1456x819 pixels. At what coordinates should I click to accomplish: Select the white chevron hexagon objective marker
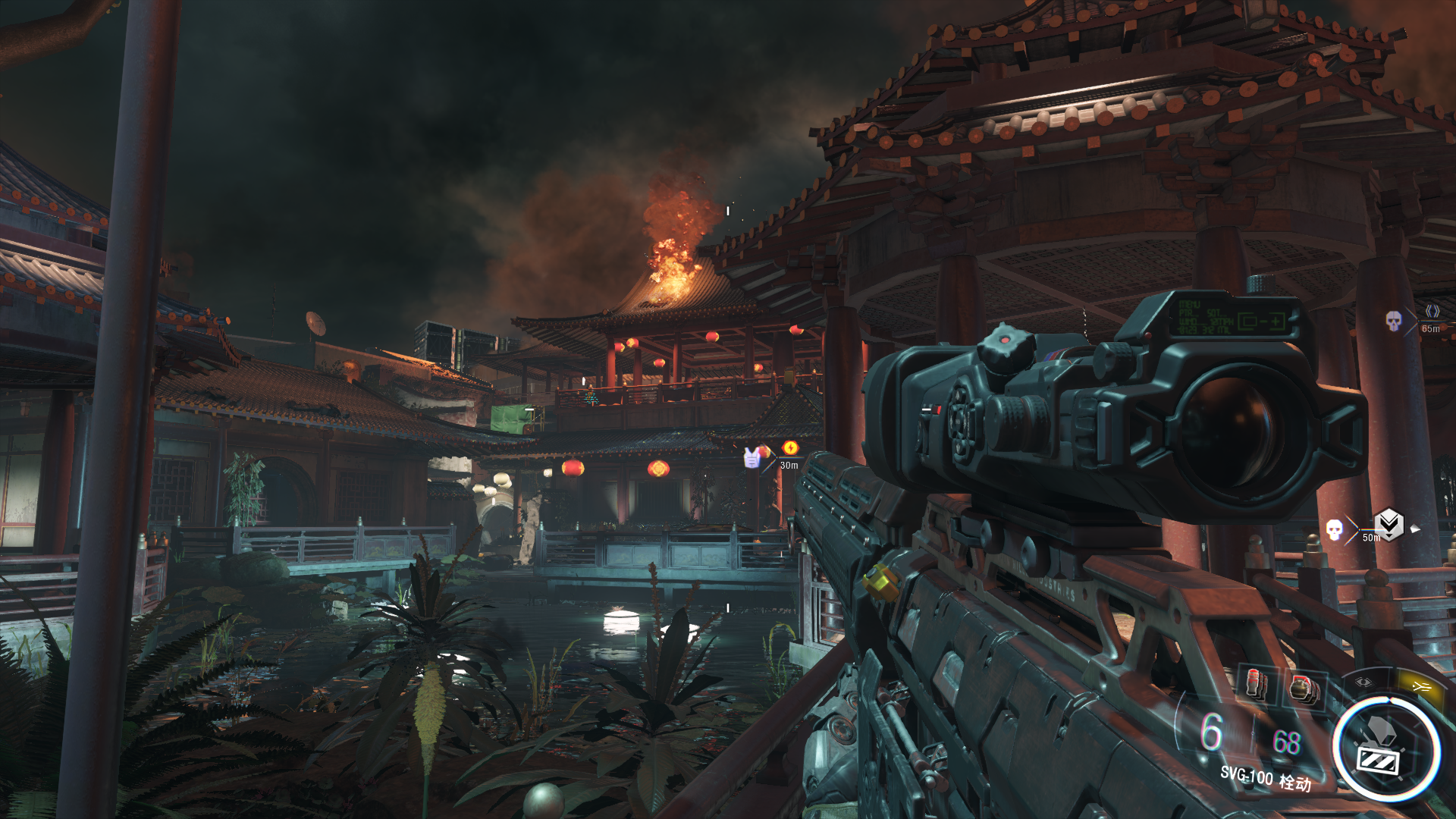pyautogui.click(x=1389, y=524)
